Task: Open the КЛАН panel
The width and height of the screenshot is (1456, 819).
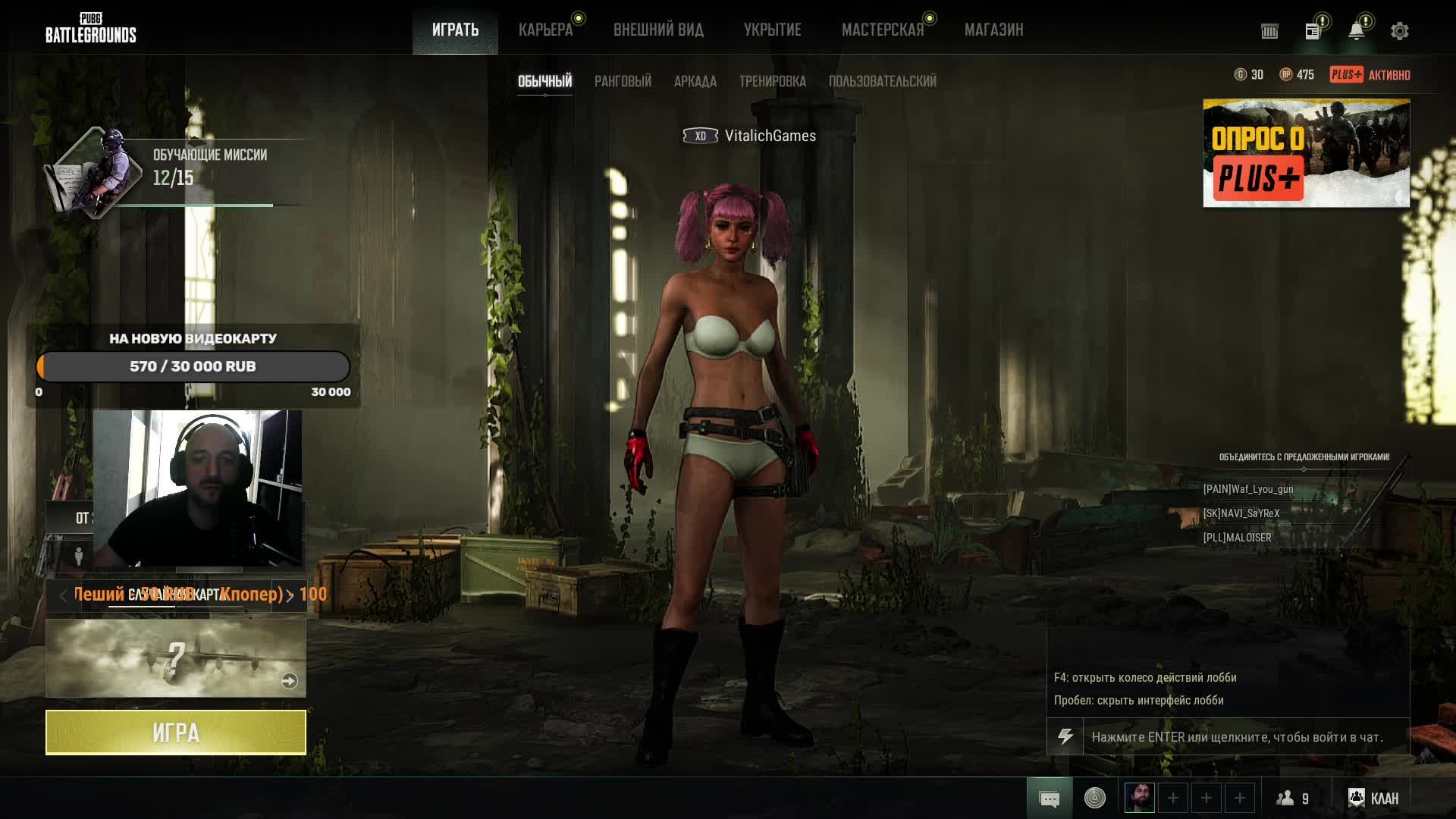Action: (x=1374, y=799)
